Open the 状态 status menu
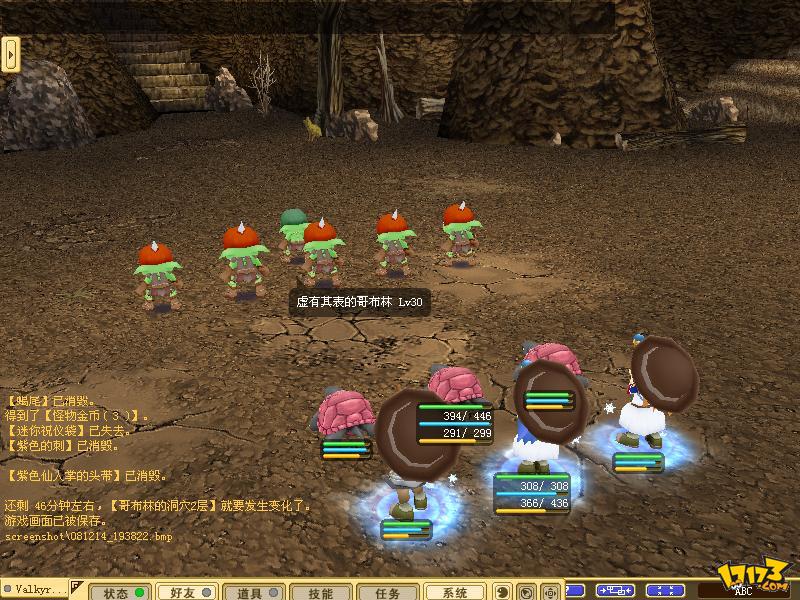Viewport: 800px width, 600px height. (122, 592)
